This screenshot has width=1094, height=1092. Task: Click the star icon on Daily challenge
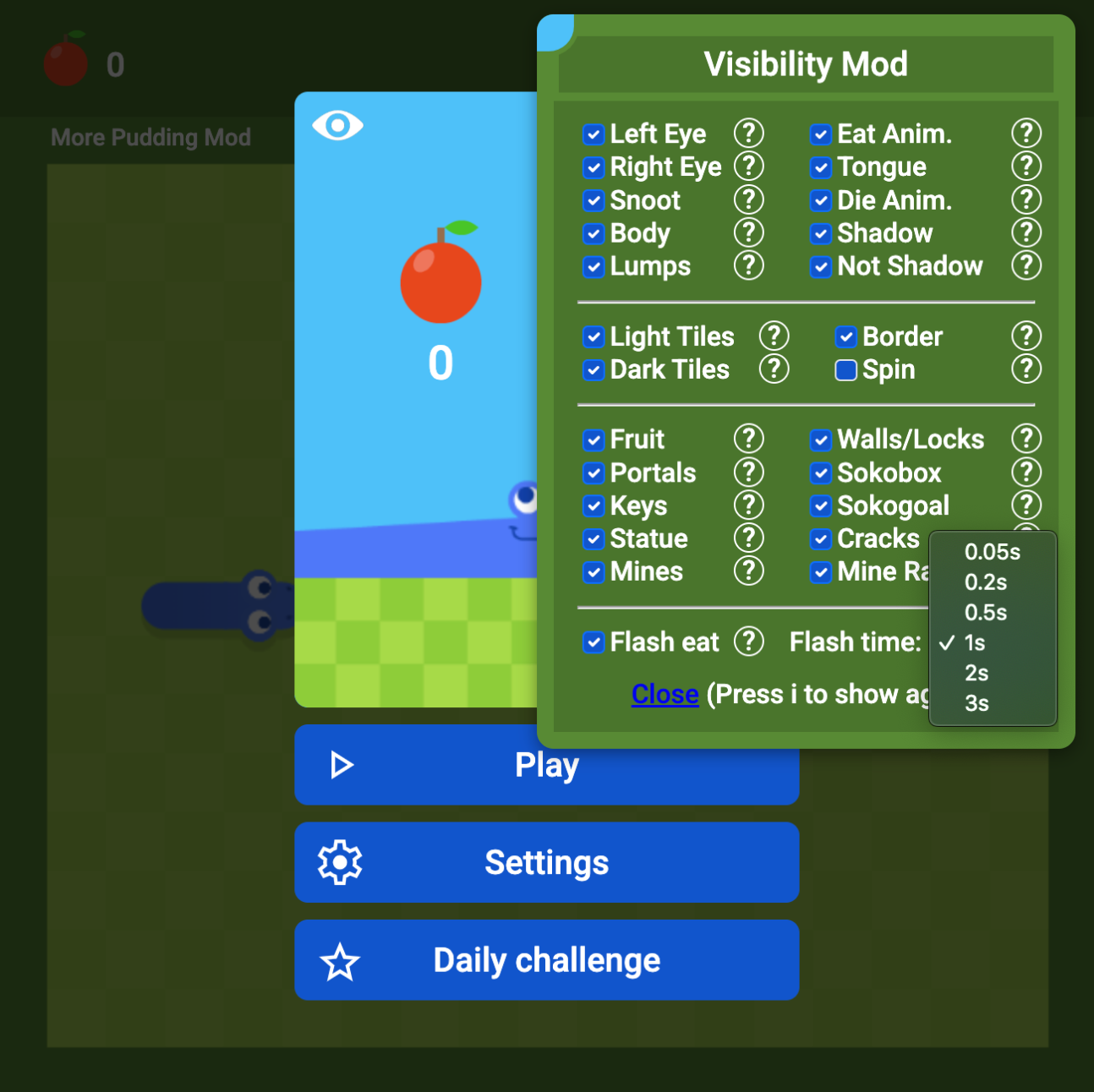[x=339, y=960]
